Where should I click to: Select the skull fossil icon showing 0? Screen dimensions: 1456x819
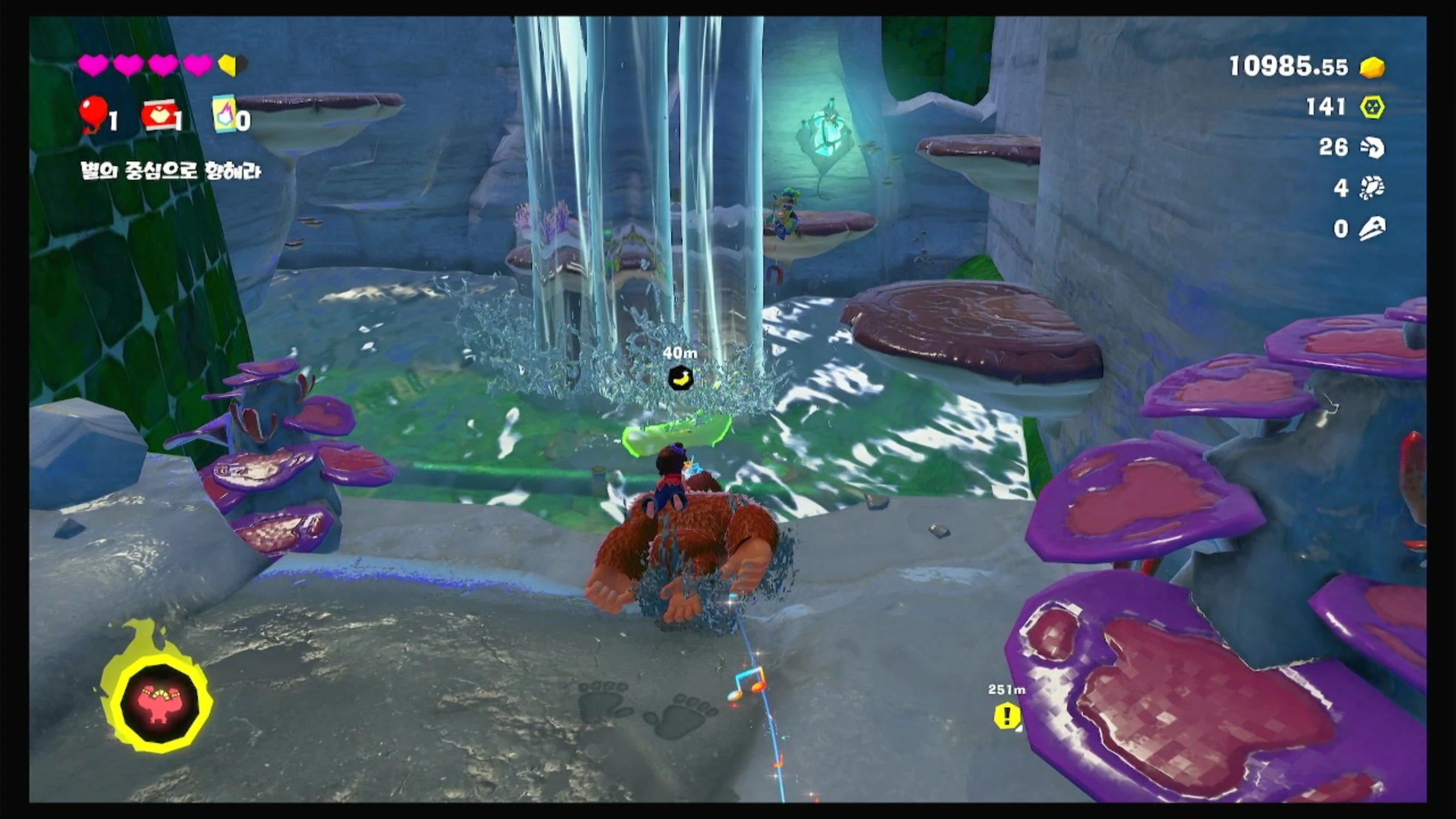click(x=1372, y=229)
